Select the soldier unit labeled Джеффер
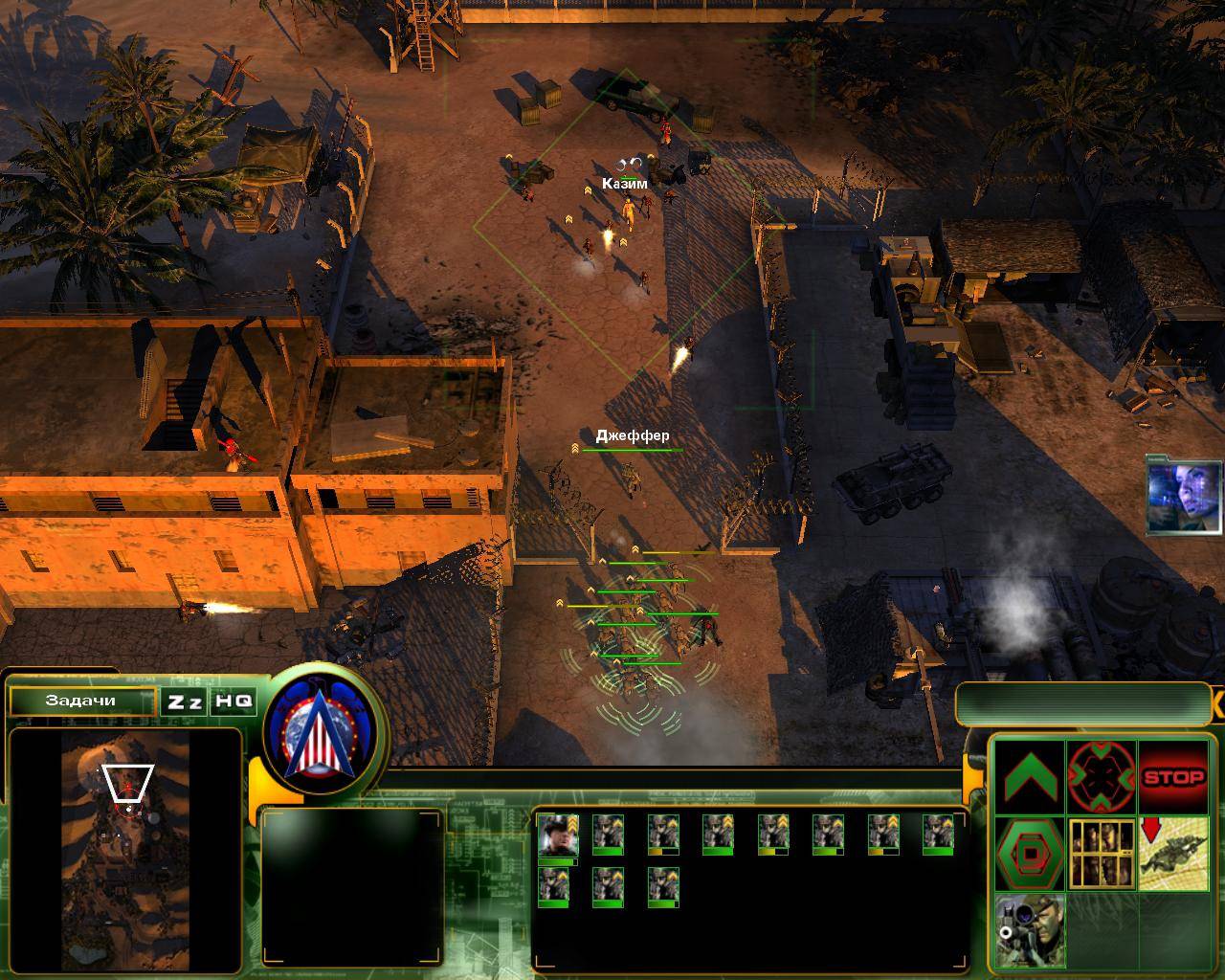1225x980 pixels. (631, 476)
